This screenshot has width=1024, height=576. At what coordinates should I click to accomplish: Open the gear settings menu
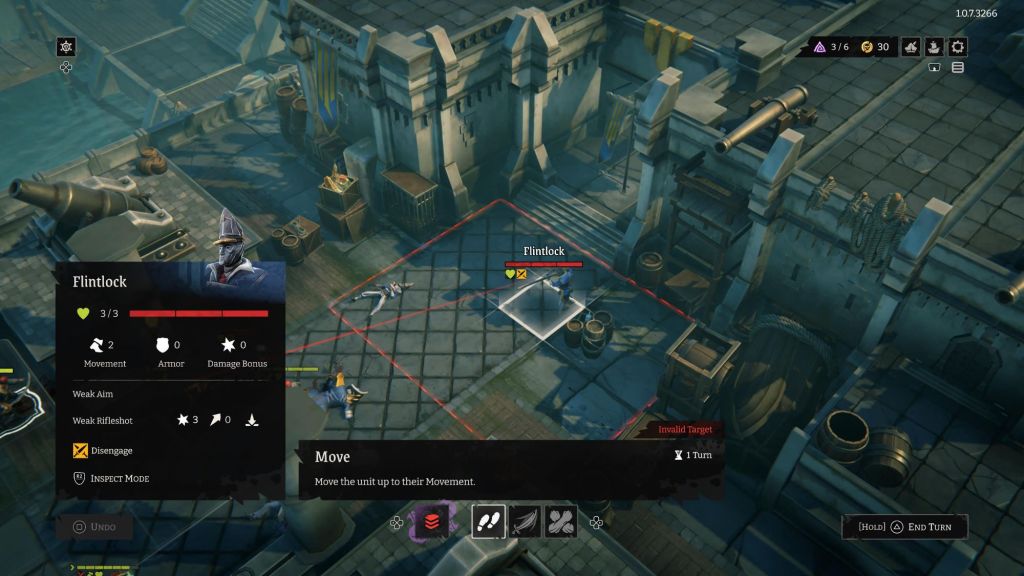click(958, 47)
